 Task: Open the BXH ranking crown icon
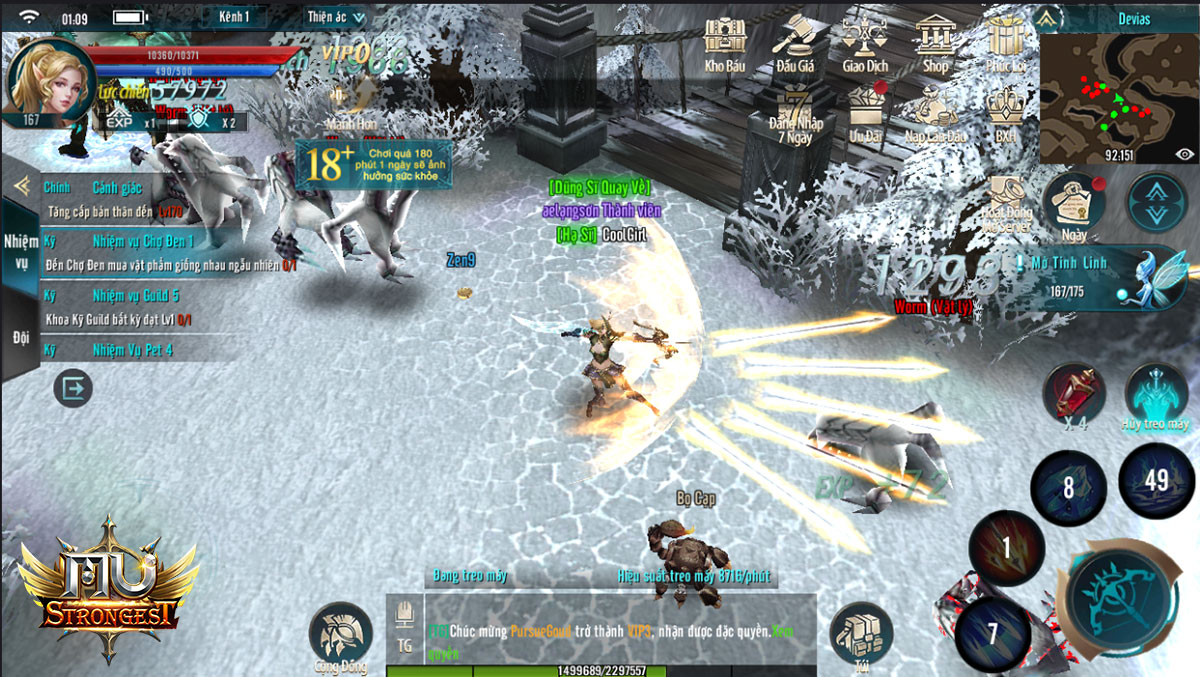[x=1006, y=112]
